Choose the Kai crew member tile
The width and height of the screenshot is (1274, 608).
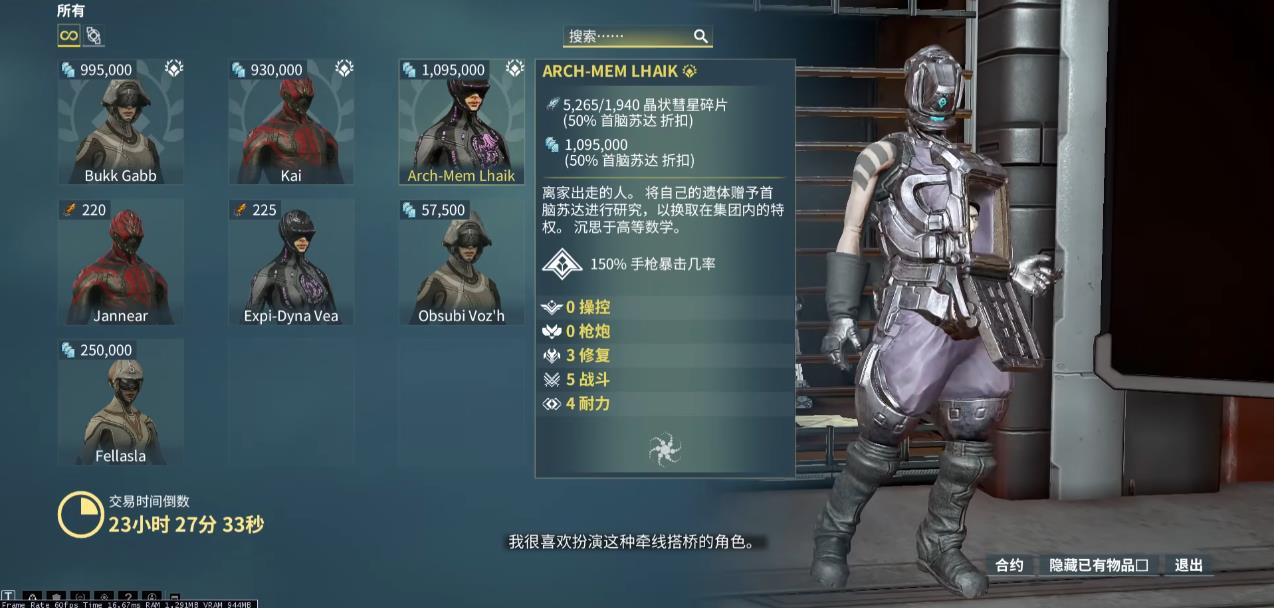point(291,122)
